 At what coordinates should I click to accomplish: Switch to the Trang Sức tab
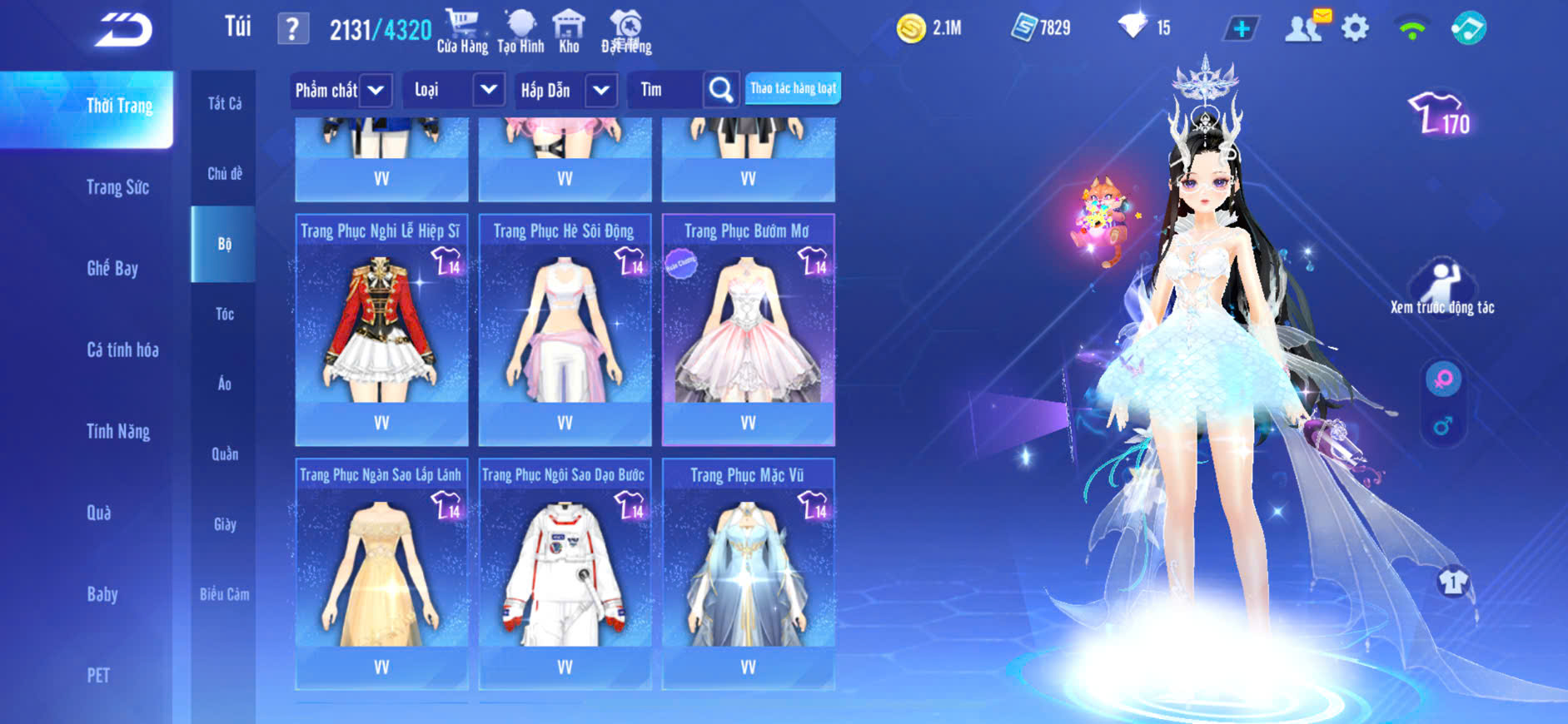[117, 187]
